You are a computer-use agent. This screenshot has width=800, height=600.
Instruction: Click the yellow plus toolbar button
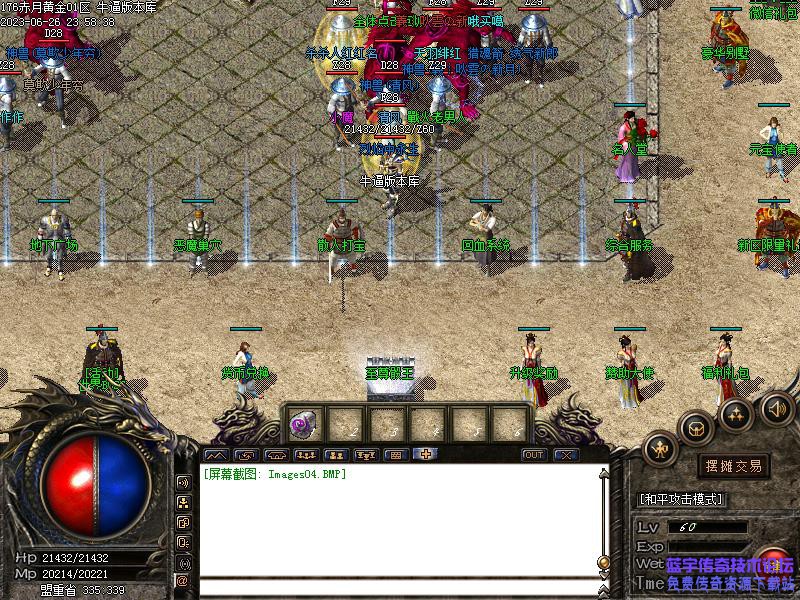click(425, 455)
